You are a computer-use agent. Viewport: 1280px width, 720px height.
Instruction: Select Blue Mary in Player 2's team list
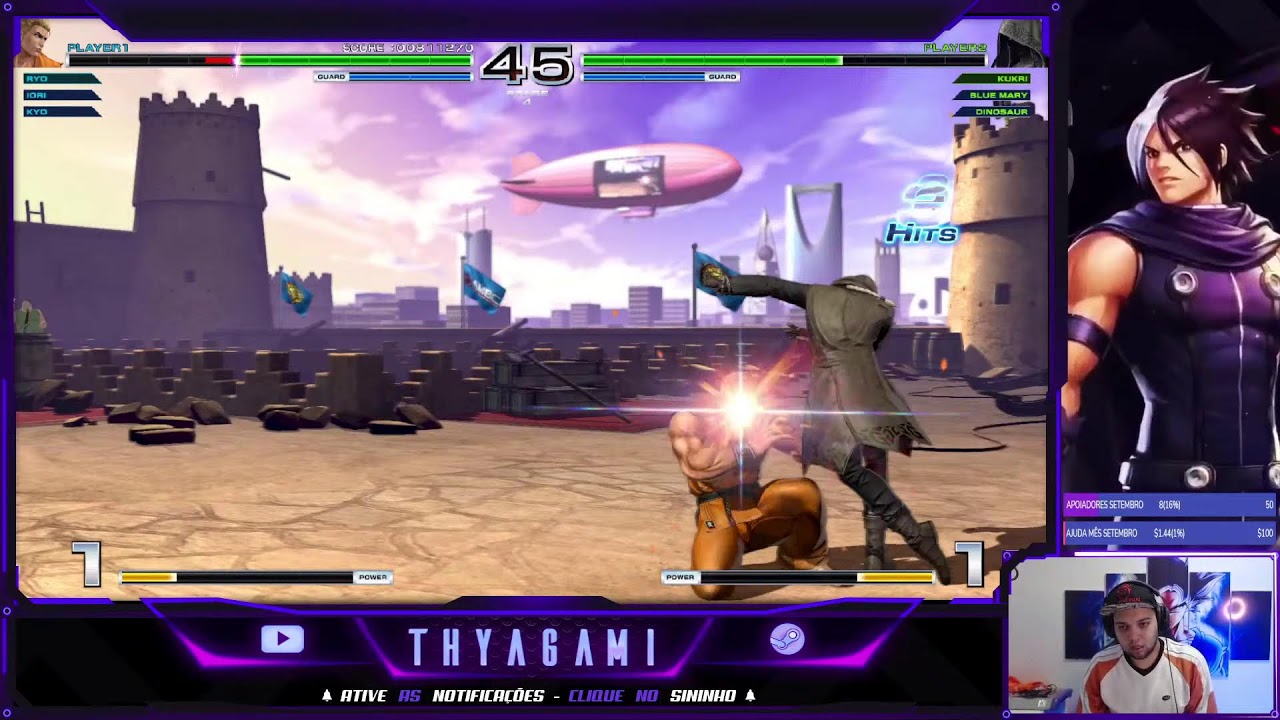click(x=996, y=95)
